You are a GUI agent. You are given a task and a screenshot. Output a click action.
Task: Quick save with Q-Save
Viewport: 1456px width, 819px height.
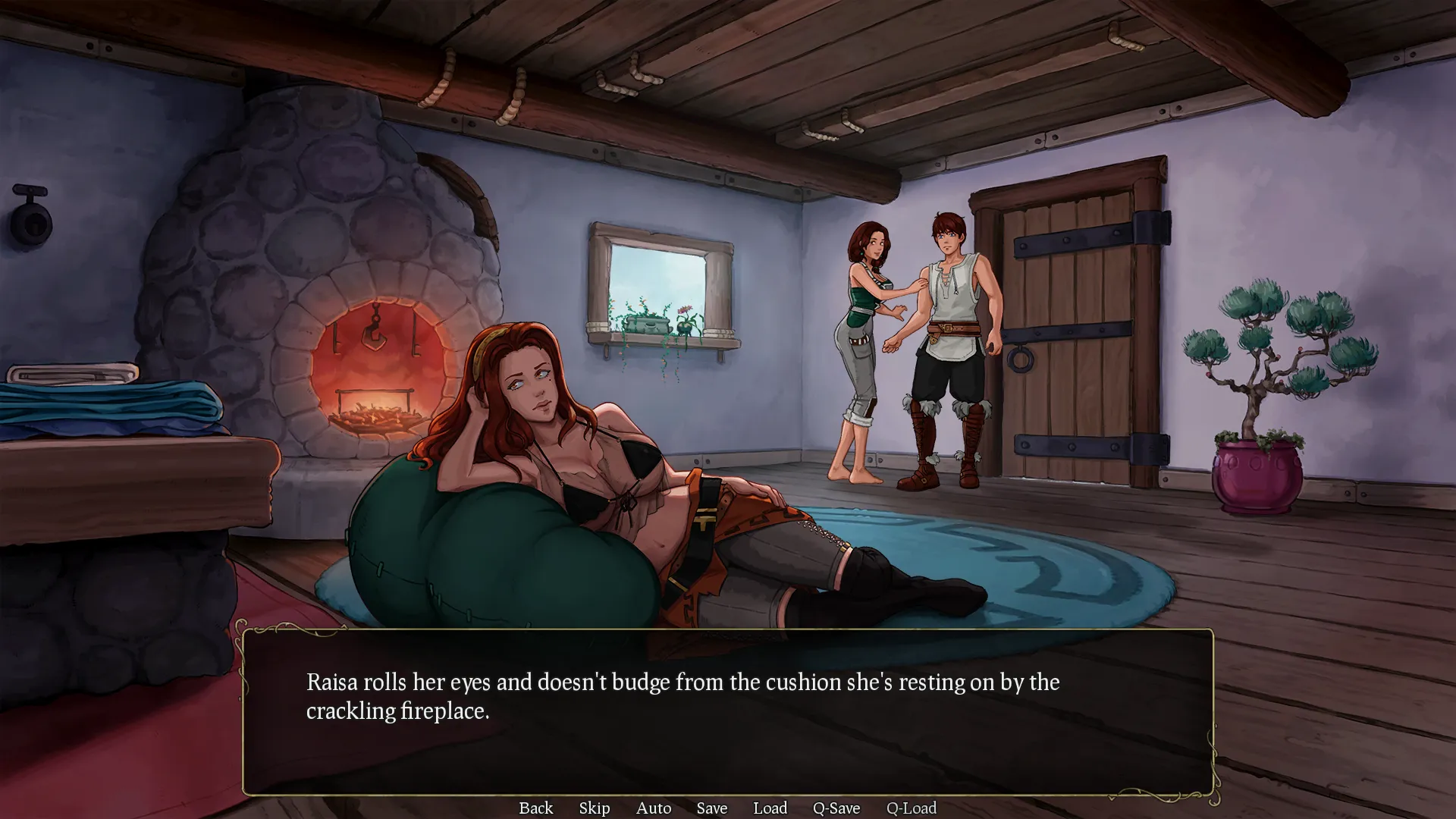point(836,808)
